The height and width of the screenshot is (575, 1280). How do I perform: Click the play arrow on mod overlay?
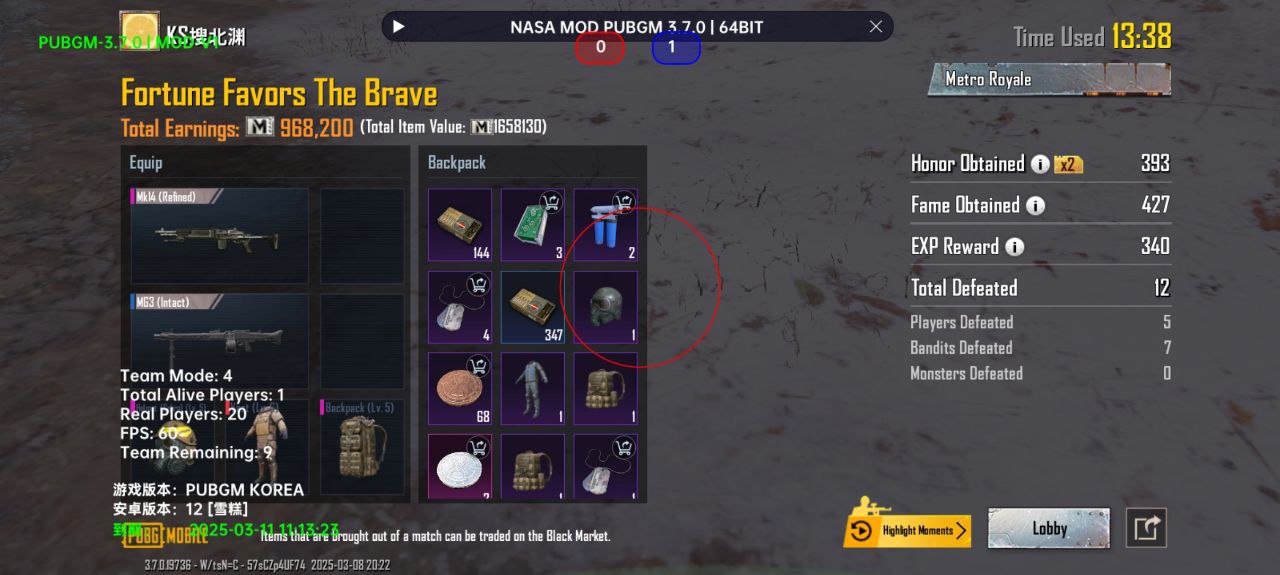coord(399,27)
